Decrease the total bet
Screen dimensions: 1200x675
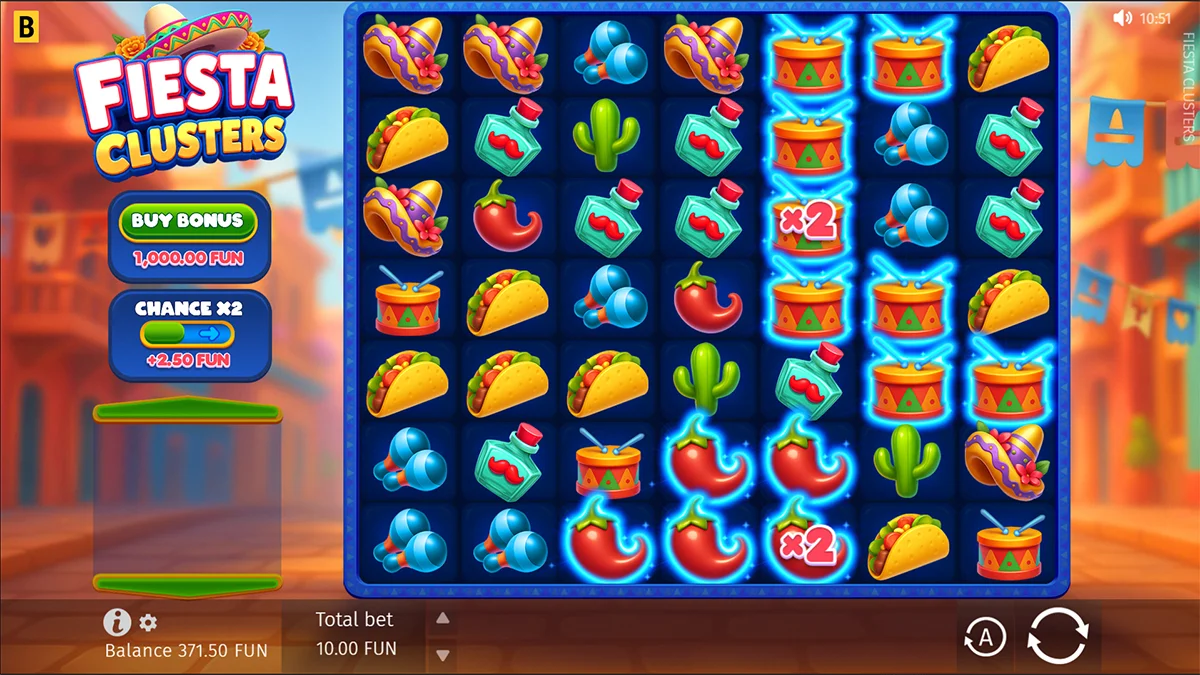pyautogui.click(x=442, y=655)
